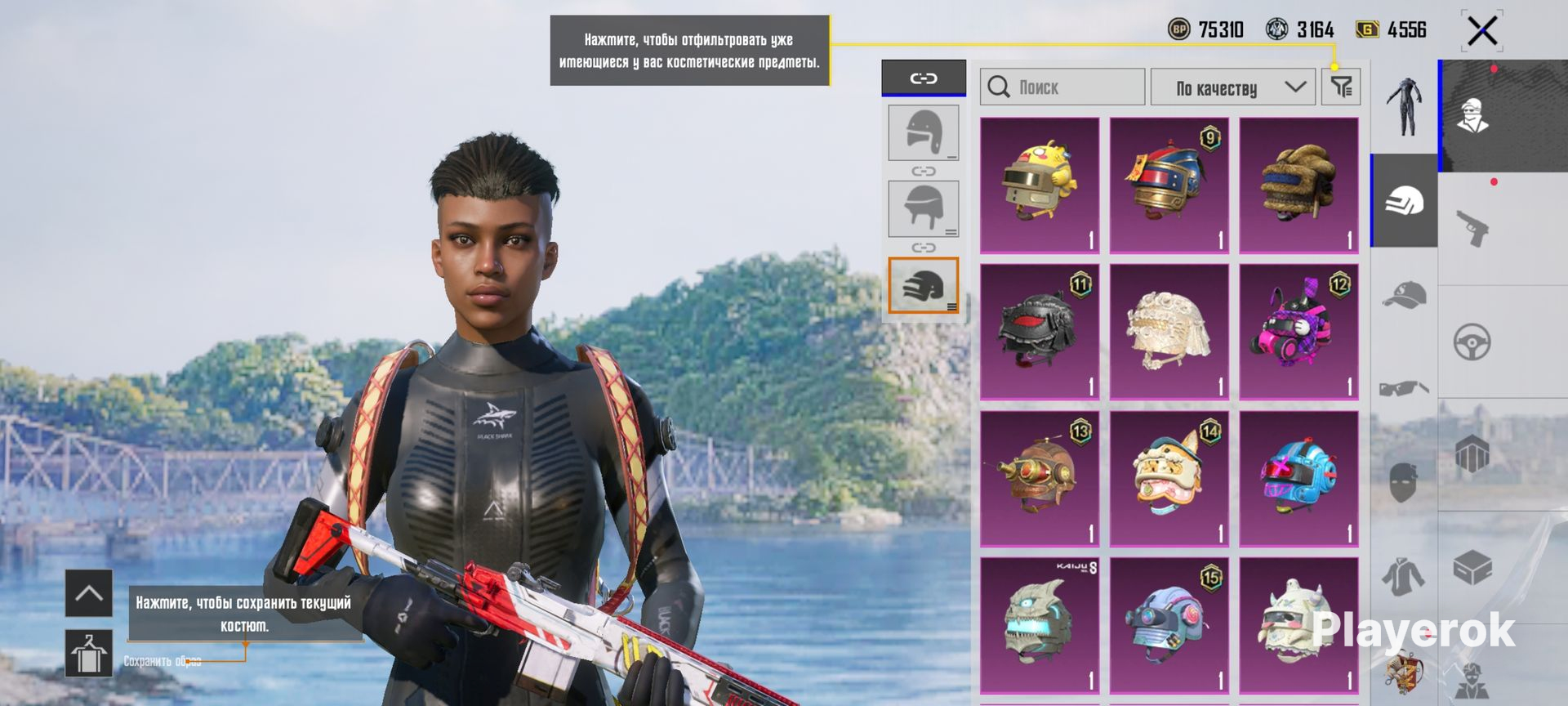Open the steering wheel vehicle skins section
The height and width of the screenshot is (706, 1568).
tap(1472, 342)
